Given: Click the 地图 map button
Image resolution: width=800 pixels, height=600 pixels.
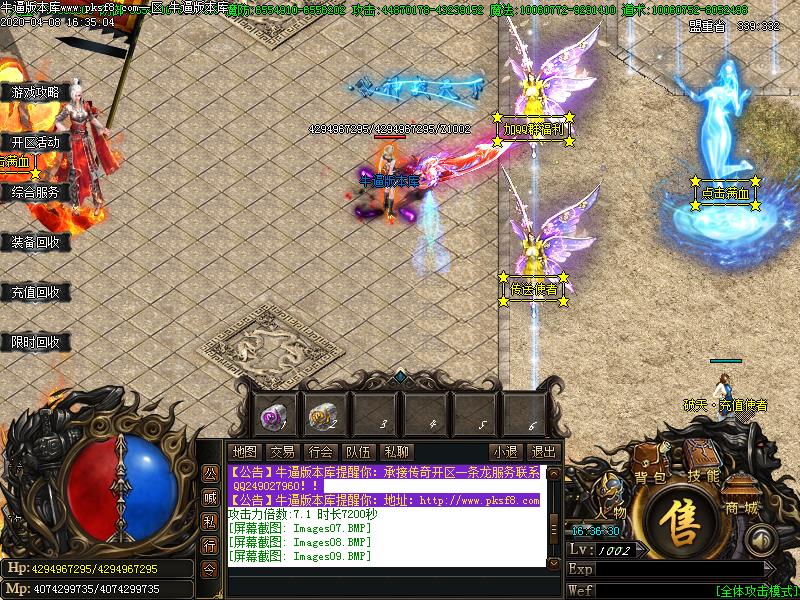Looking at the screenshot, I should [244, 452].
